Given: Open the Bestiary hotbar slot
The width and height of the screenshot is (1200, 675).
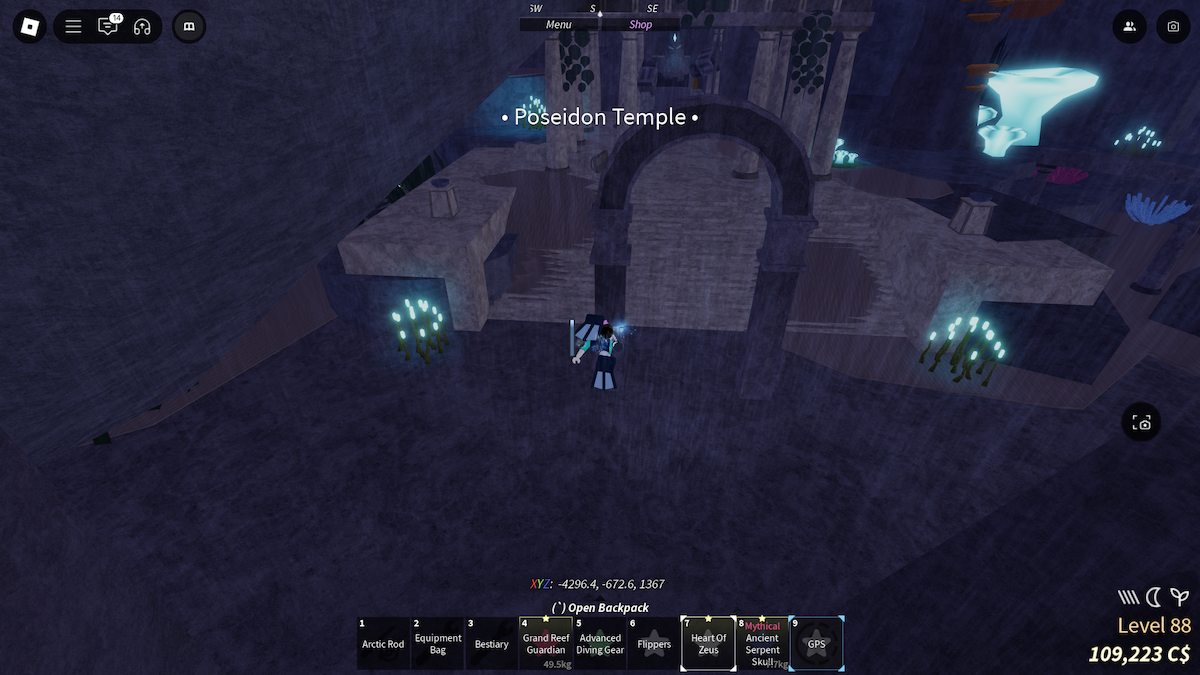Looking at the screenshot, I should [x=492, y=644].
